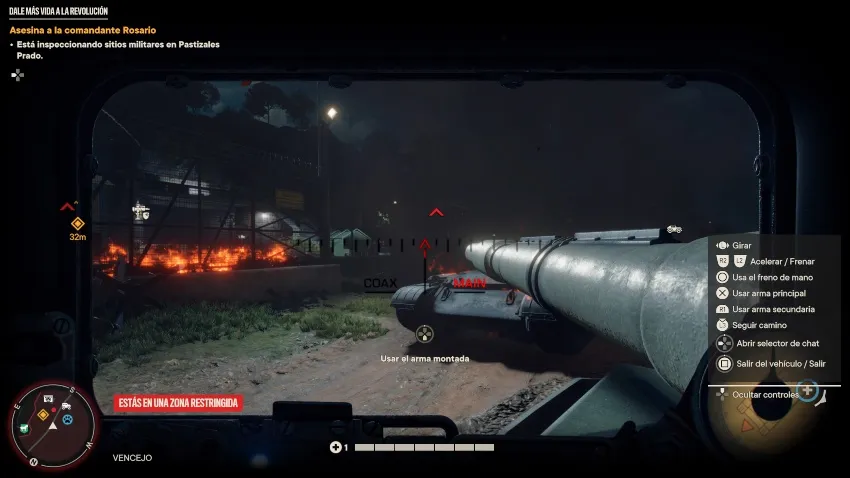This screenshot has height=478, width=850.
Task: Click the restricted zone warning banner
Action: (x=178, y=403)
